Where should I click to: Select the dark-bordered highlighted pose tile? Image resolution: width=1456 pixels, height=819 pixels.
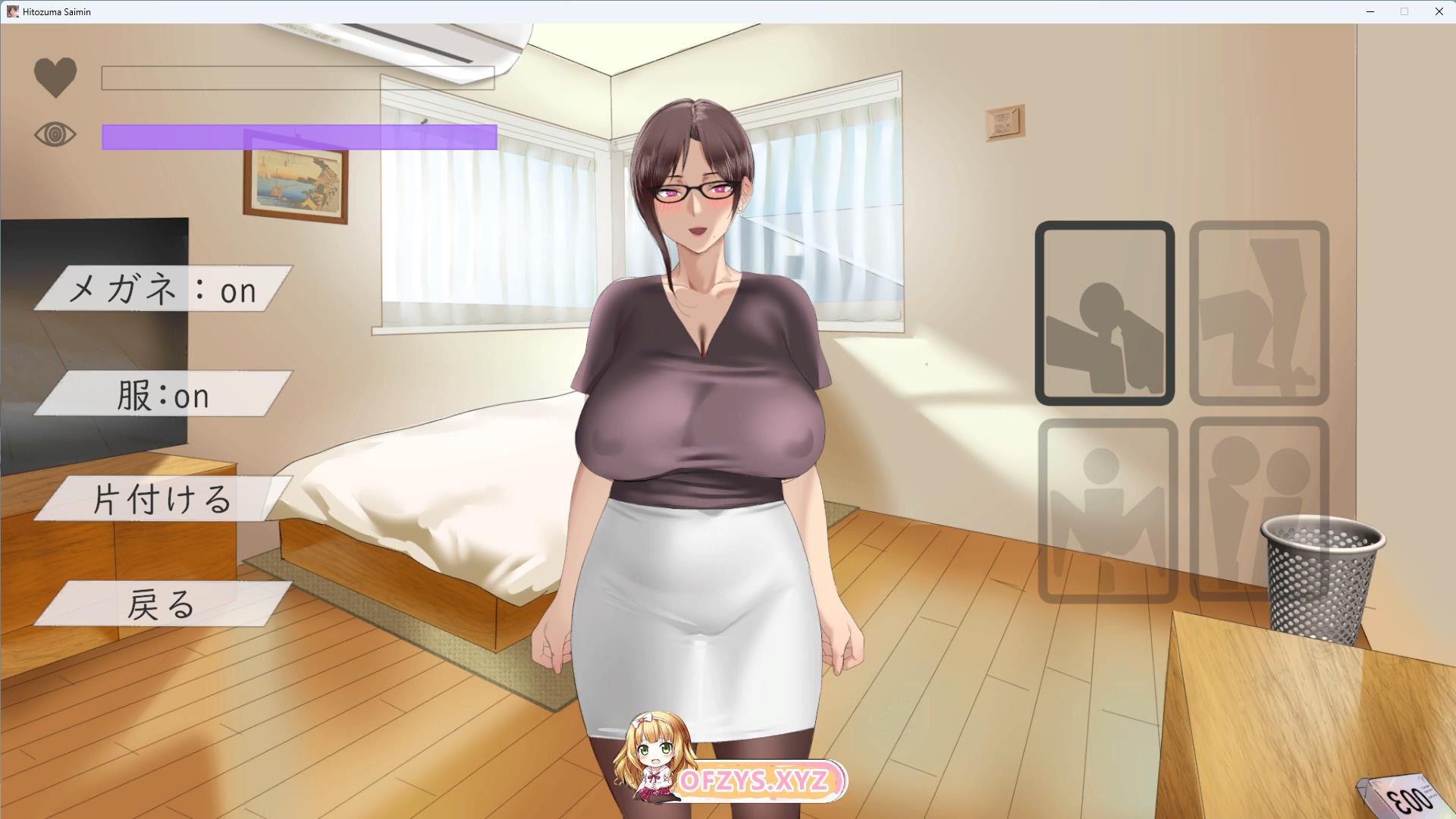(x=1104, y=313)
